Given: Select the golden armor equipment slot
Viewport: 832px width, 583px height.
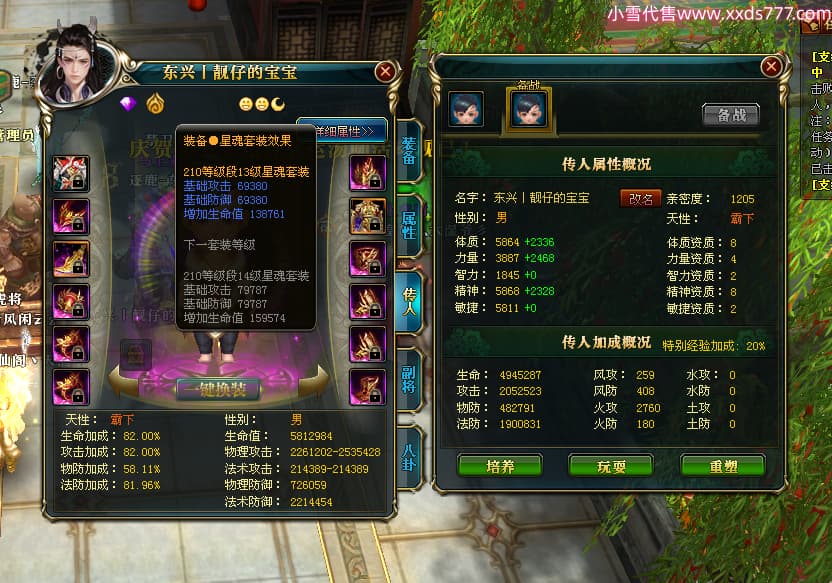Looking at the screenshot, I should (367, 216).
